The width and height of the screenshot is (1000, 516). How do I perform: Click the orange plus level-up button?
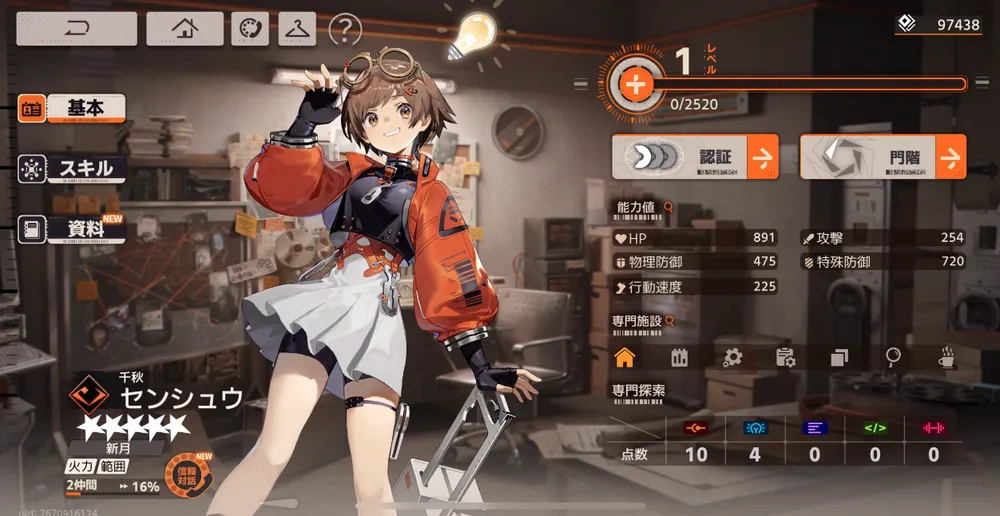tap(634, 84)
